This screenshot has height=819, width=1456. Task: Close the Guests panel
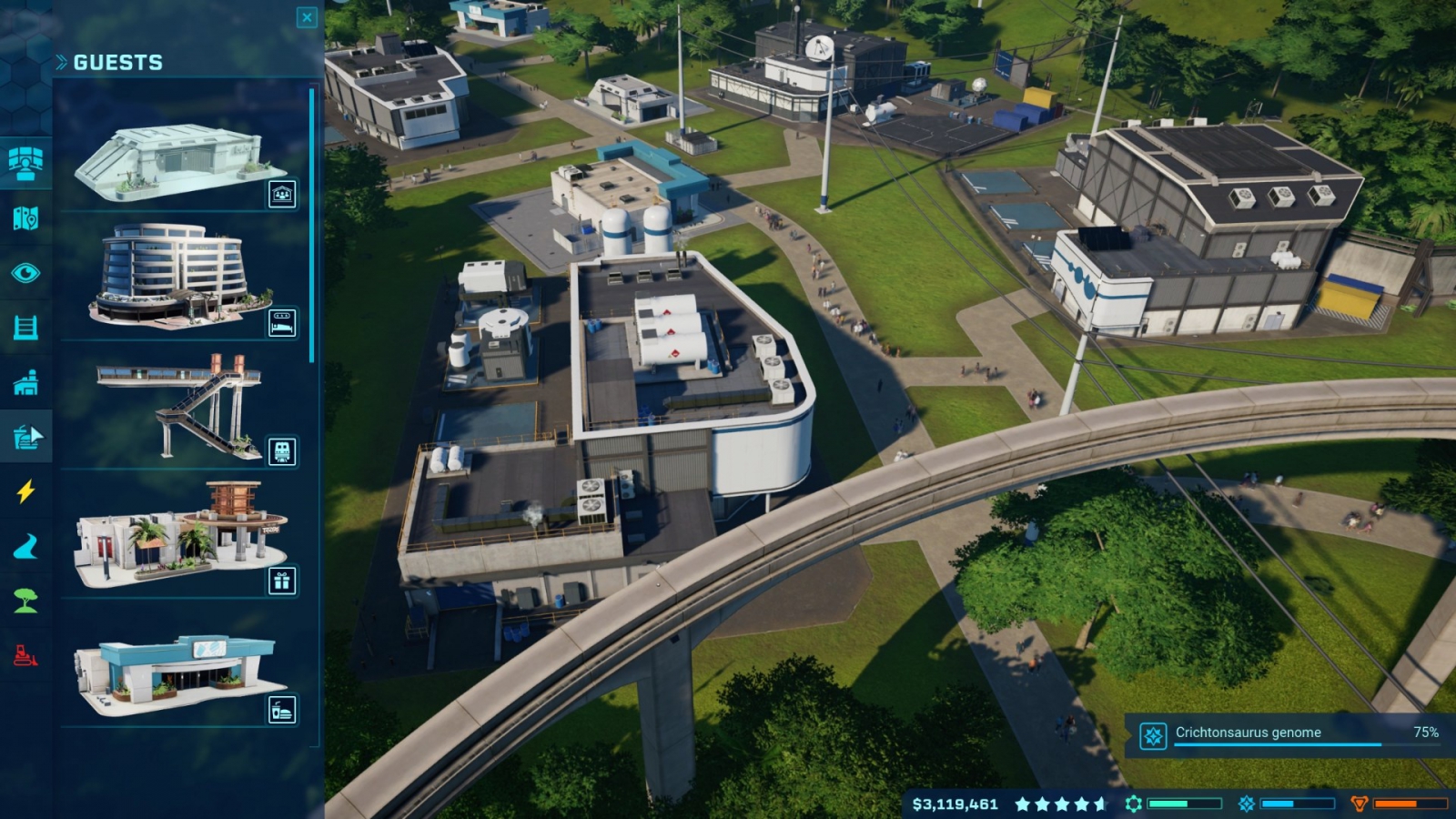[307, 17]
